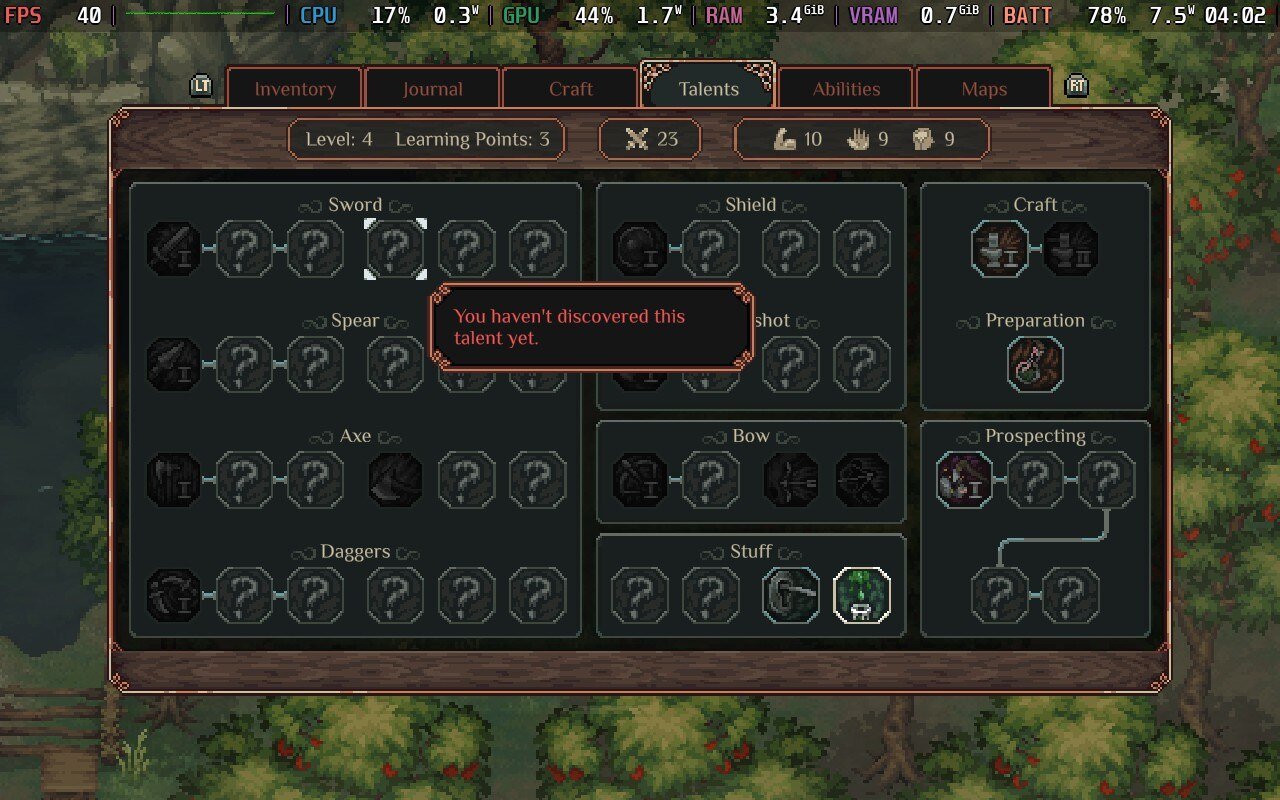Image resolution: width=1280 pixels, height=800 pixels.
Task: Click the Craft I talent icon
Action: (1000, 249)
